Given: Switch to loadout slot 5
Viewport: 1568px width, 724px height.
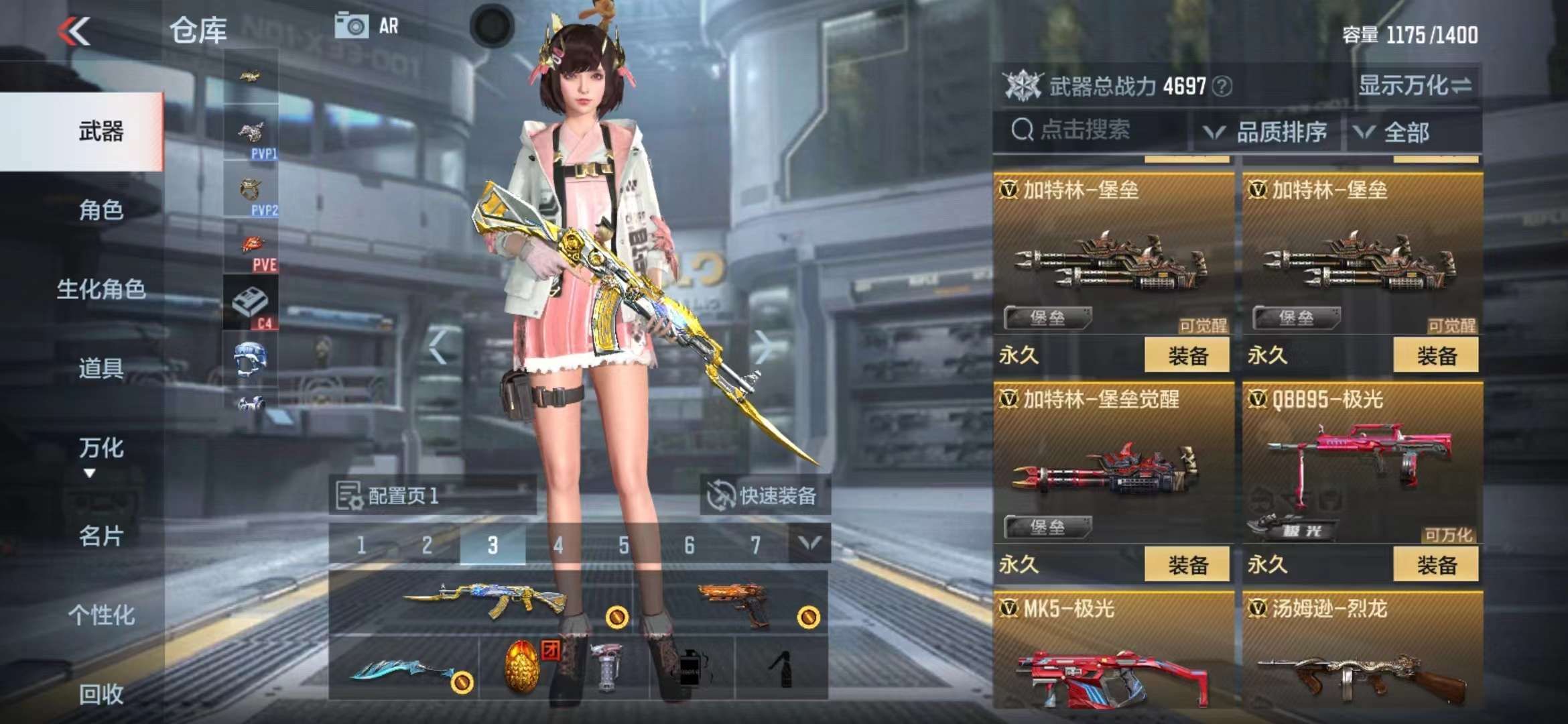Looking at the screenshot, I should point(624,545).
